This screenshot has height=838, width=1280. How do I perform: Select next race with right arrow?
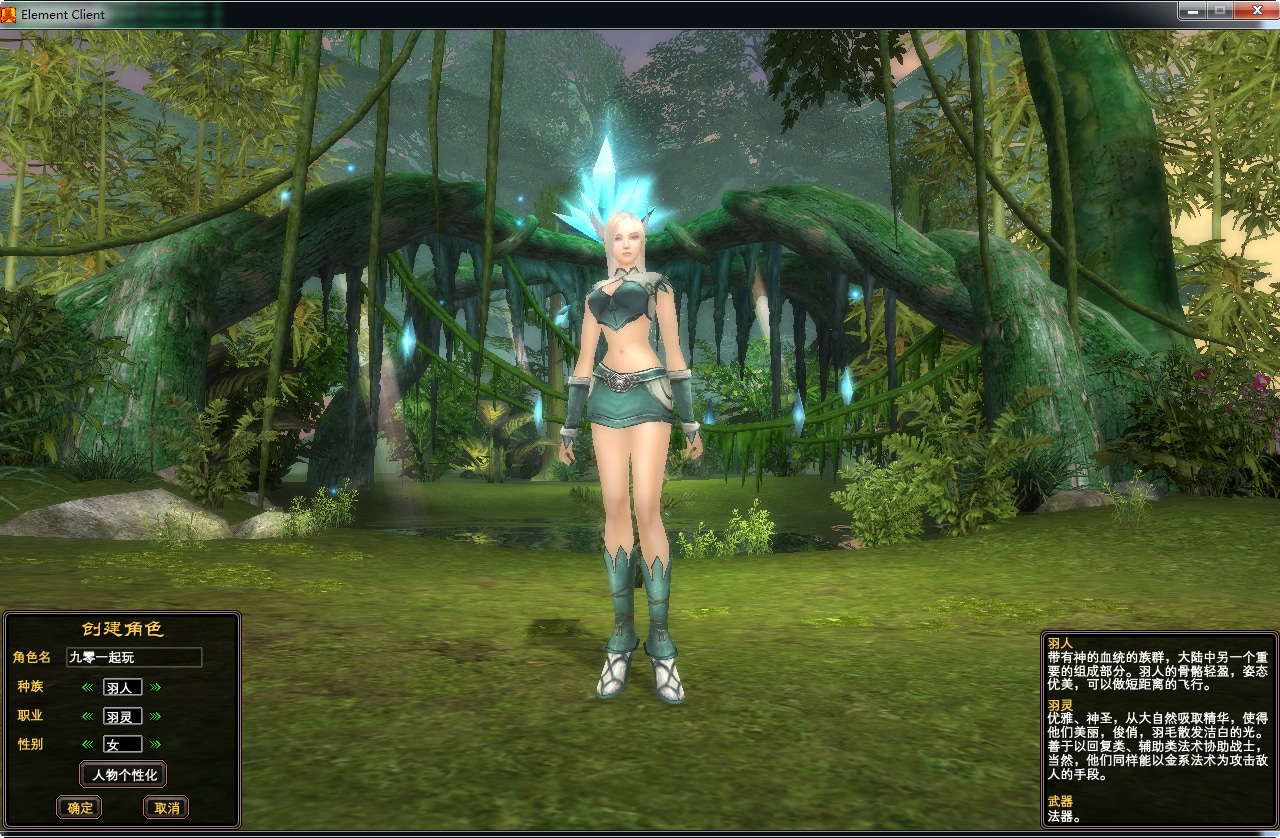[x=156, y=688]
